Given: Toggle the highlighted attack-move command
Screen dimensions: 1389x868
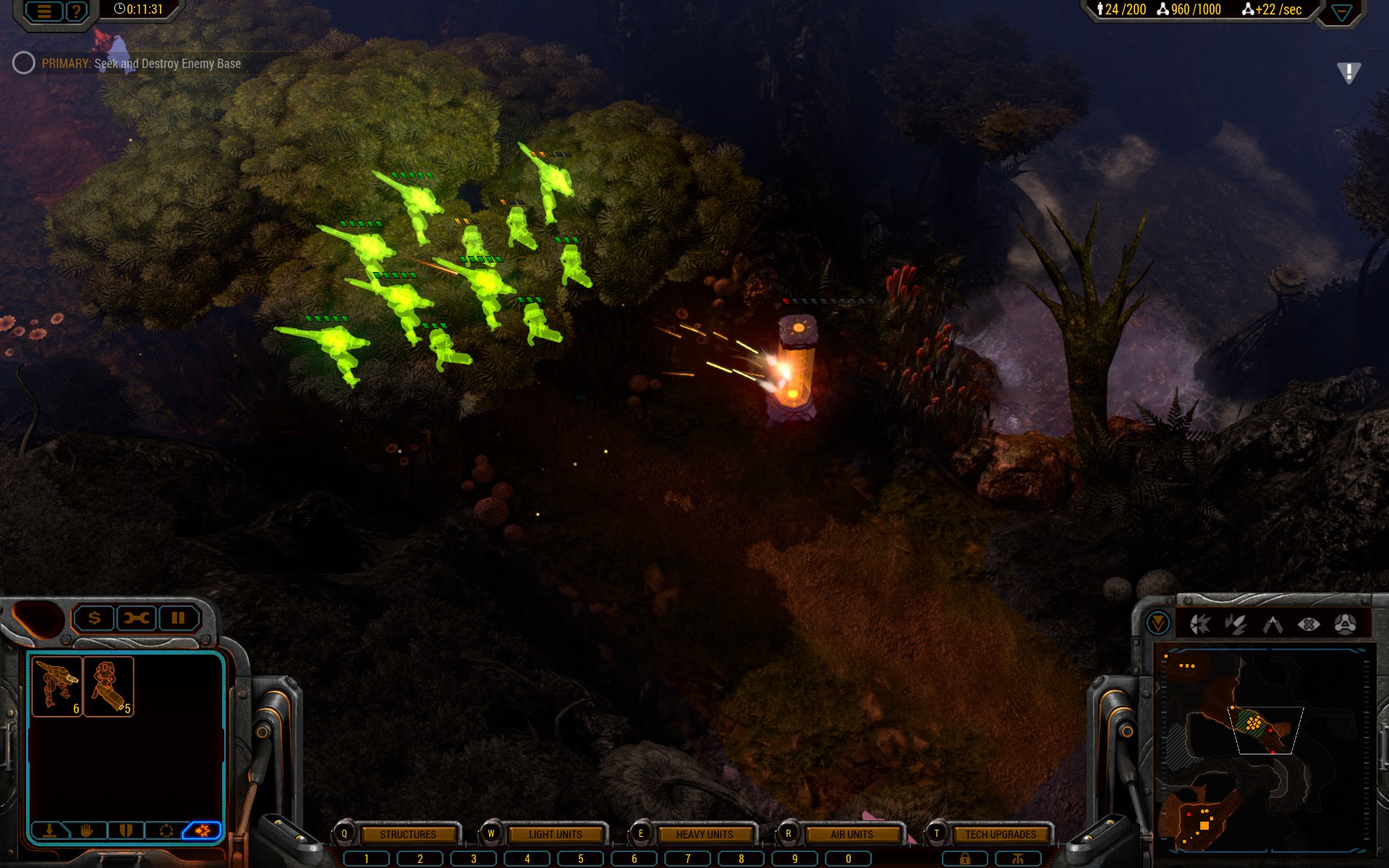Looking at the screenshot, I should 203,830.
